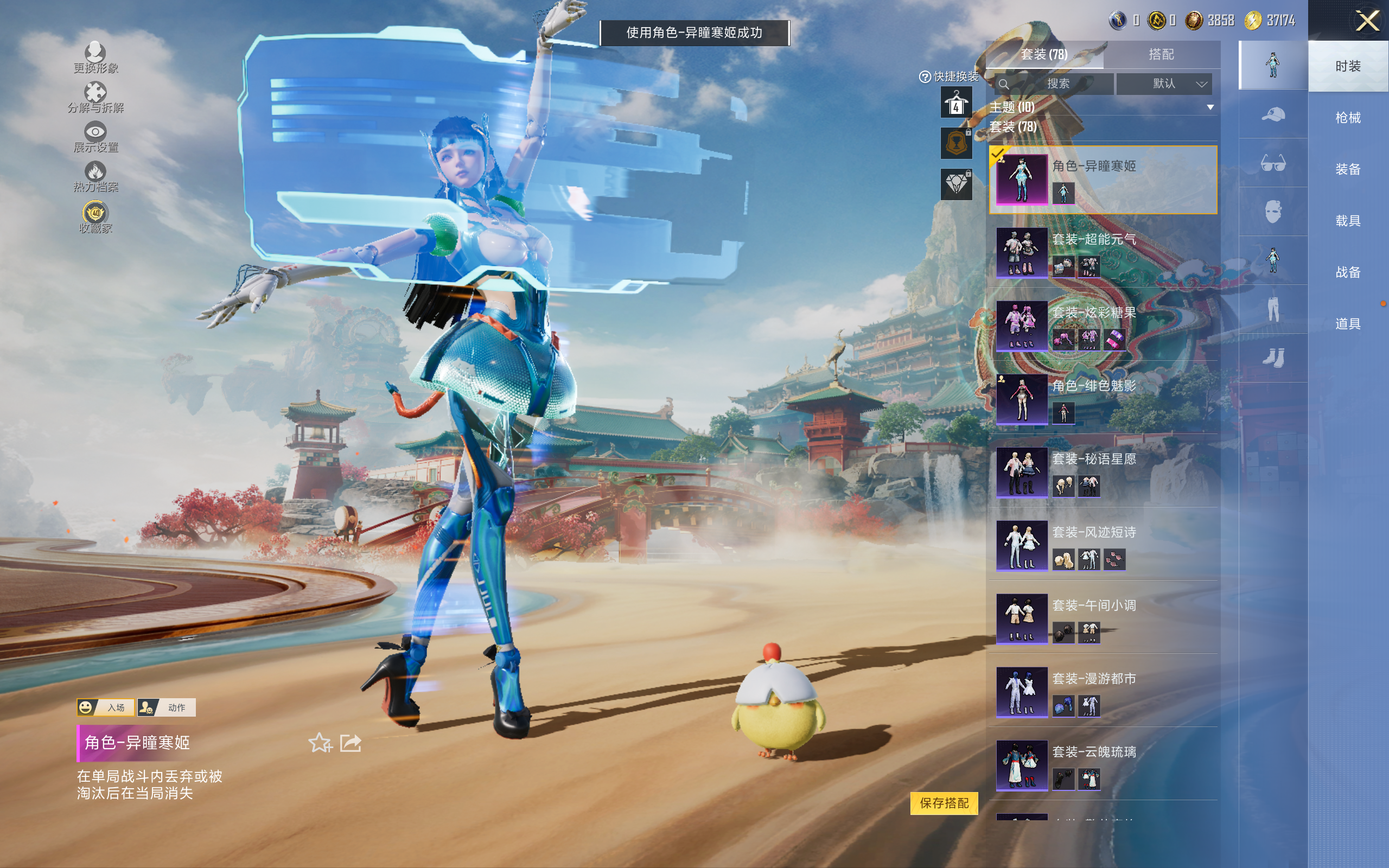This screenshot has width=1389, height=868.
Task: Open the 载具 vehicles category
Action: 1347,220
